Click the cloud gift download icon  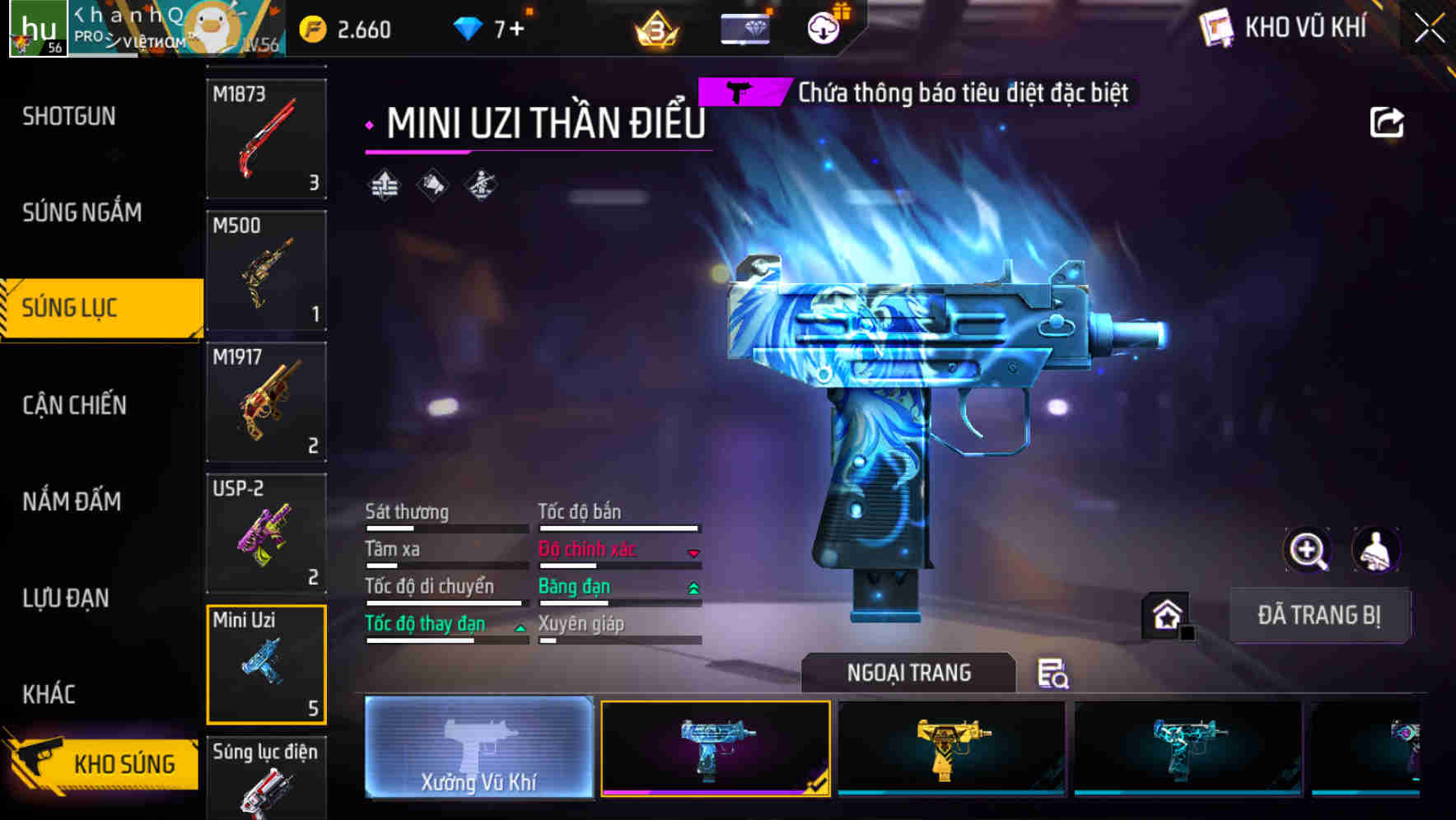click(x=822, y=27)
